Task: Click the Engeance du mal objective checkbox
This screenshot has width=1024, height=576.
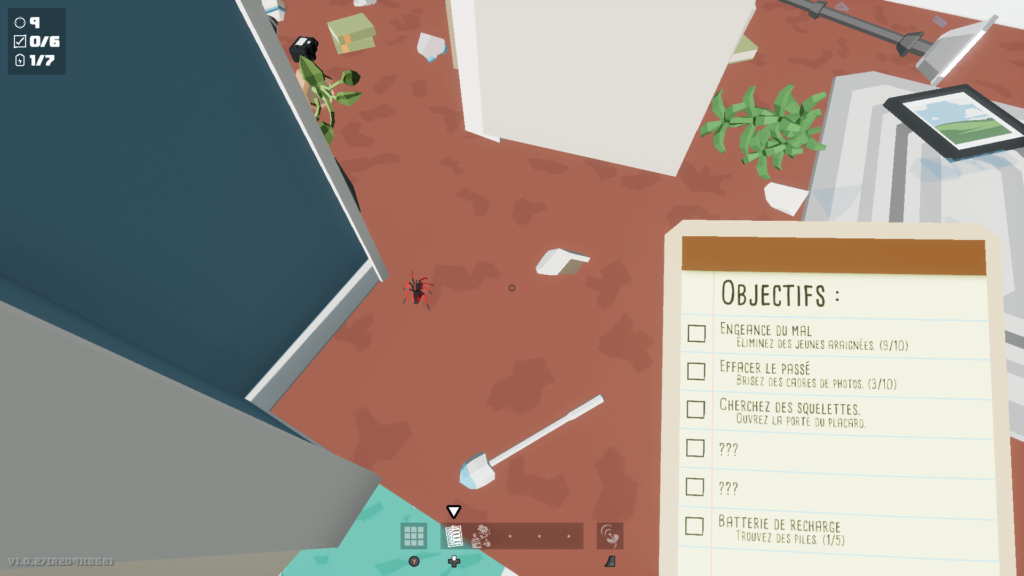Action: tap(696, 334)
